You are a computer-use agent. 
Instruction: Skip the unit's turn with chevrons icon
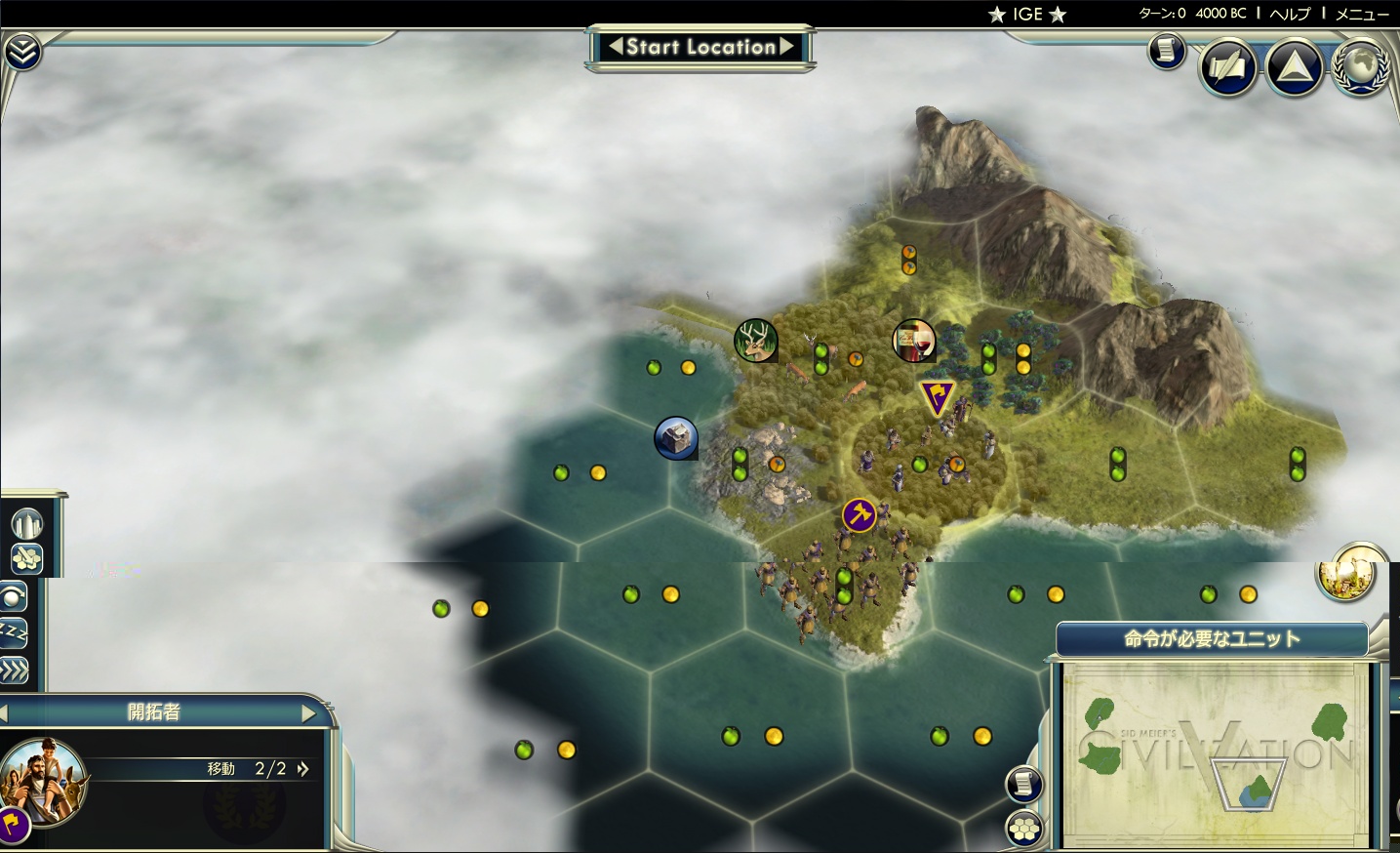(14, 670)
